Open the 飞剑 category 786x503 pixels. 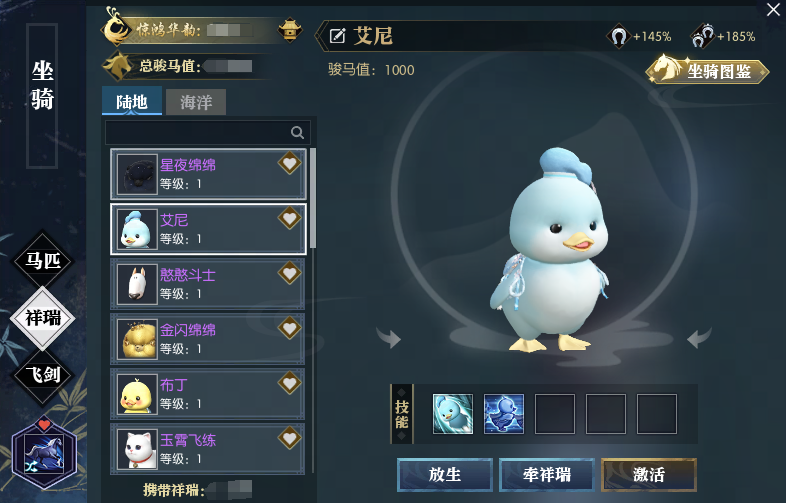[43, 374]
